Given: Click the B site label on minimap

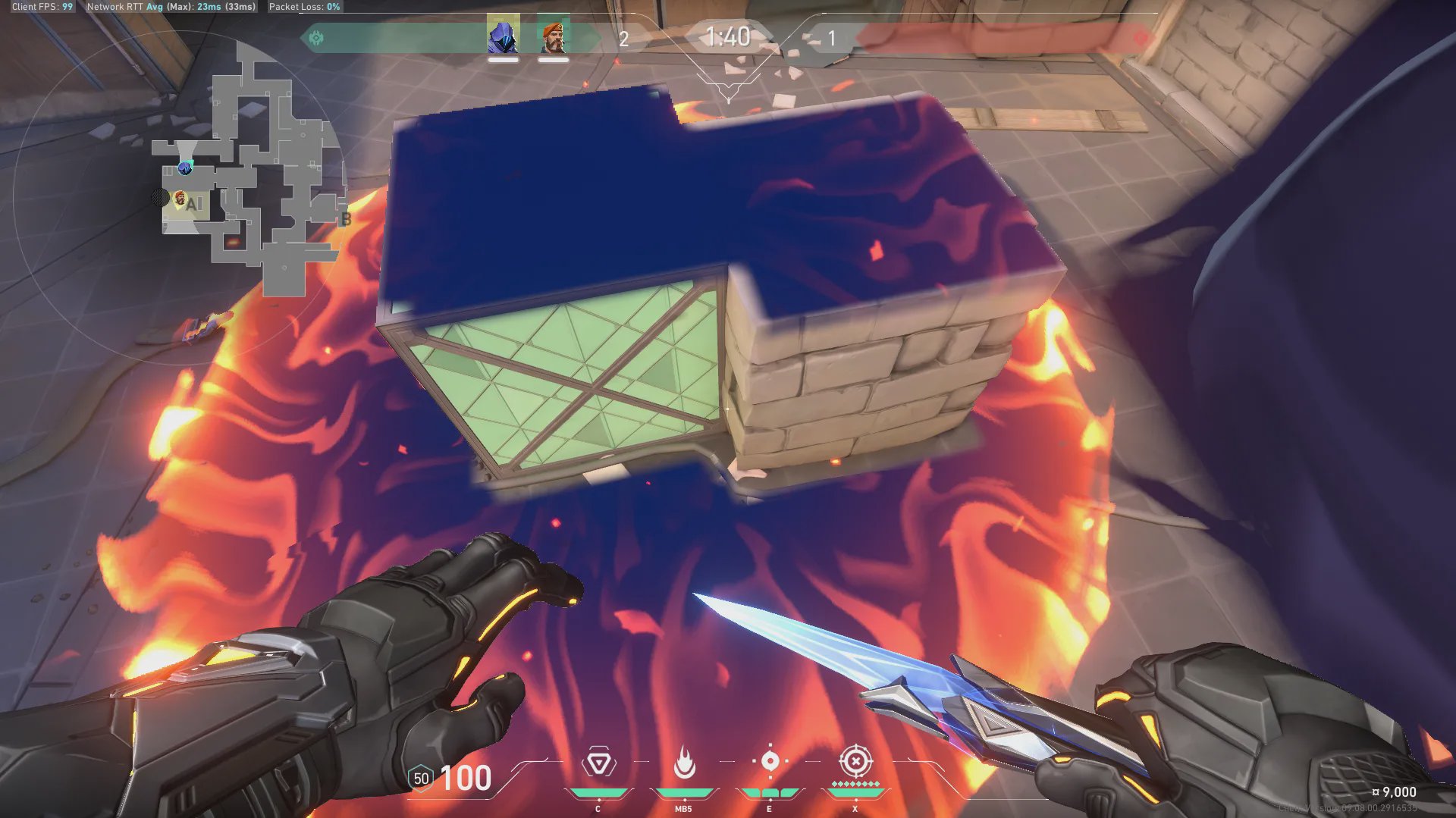Looking at the screenshot, I should [346, 219].
